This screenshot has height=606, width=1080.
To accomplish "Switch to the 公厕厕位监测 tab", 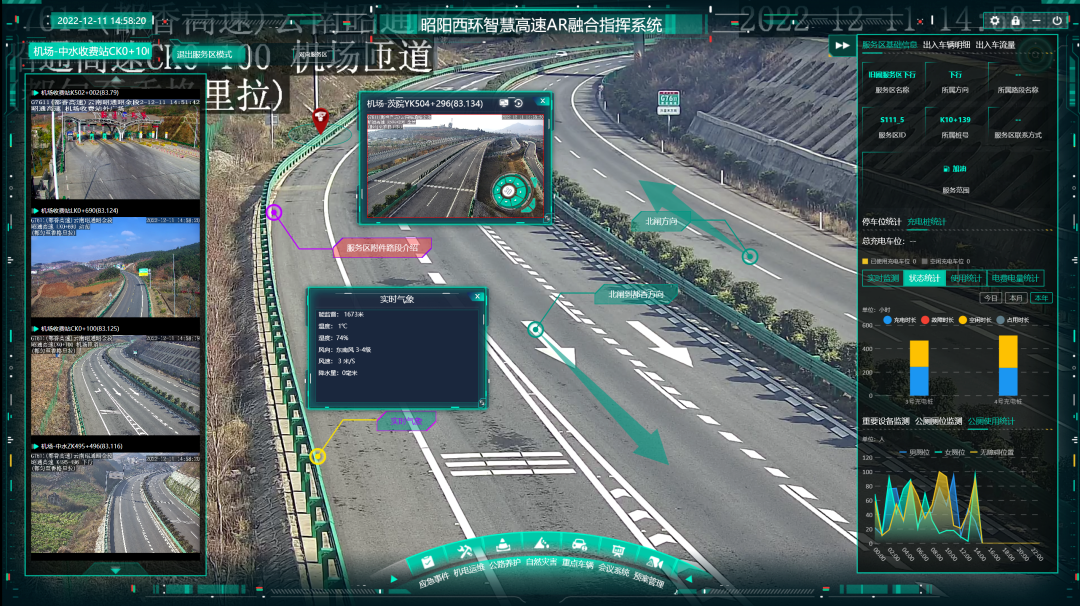I will (x=939, y=421).
